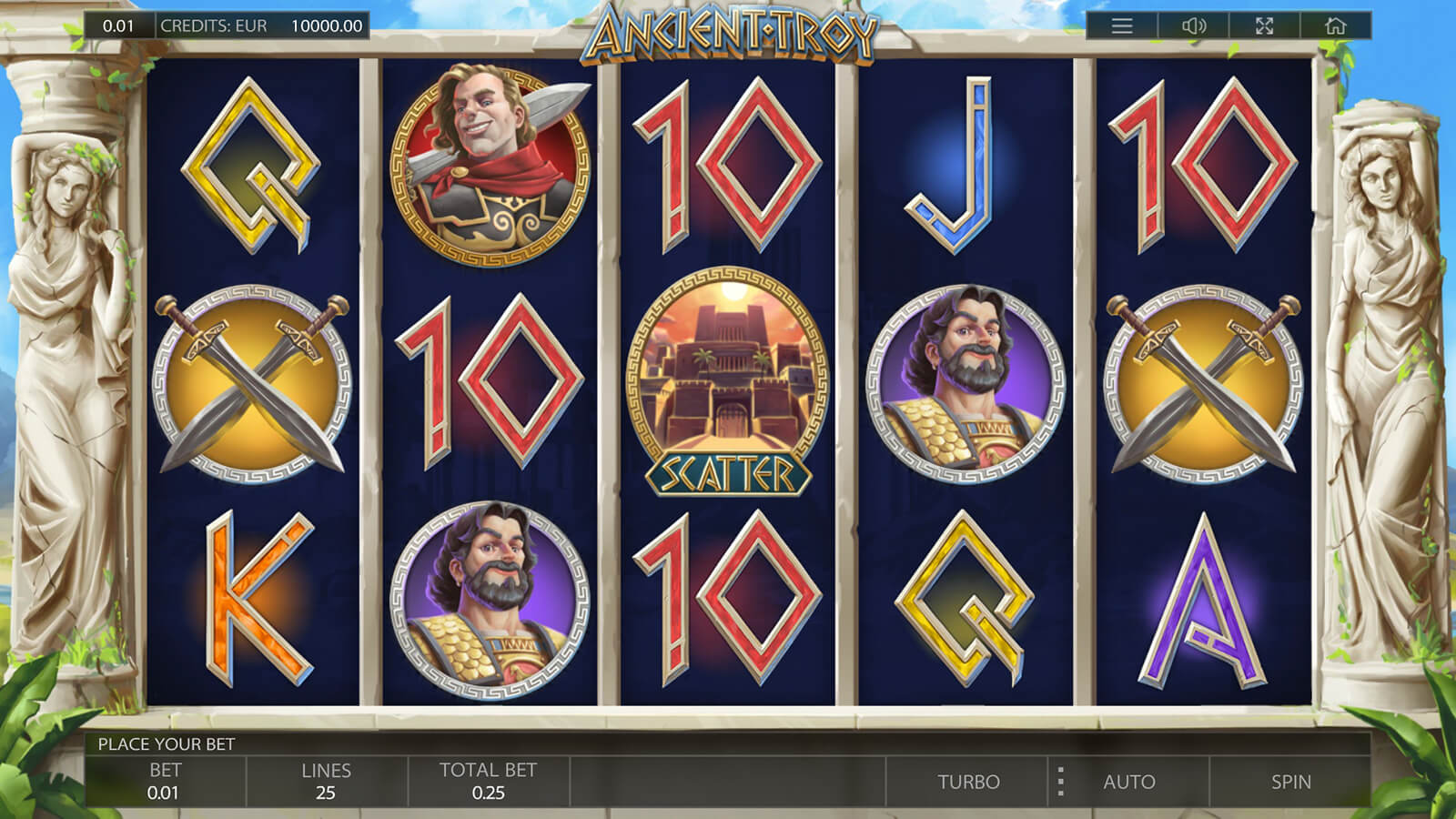Spin the reels
This screenshot has width=1456, height=819.
pyautogui.click(x=1290, y=782)
